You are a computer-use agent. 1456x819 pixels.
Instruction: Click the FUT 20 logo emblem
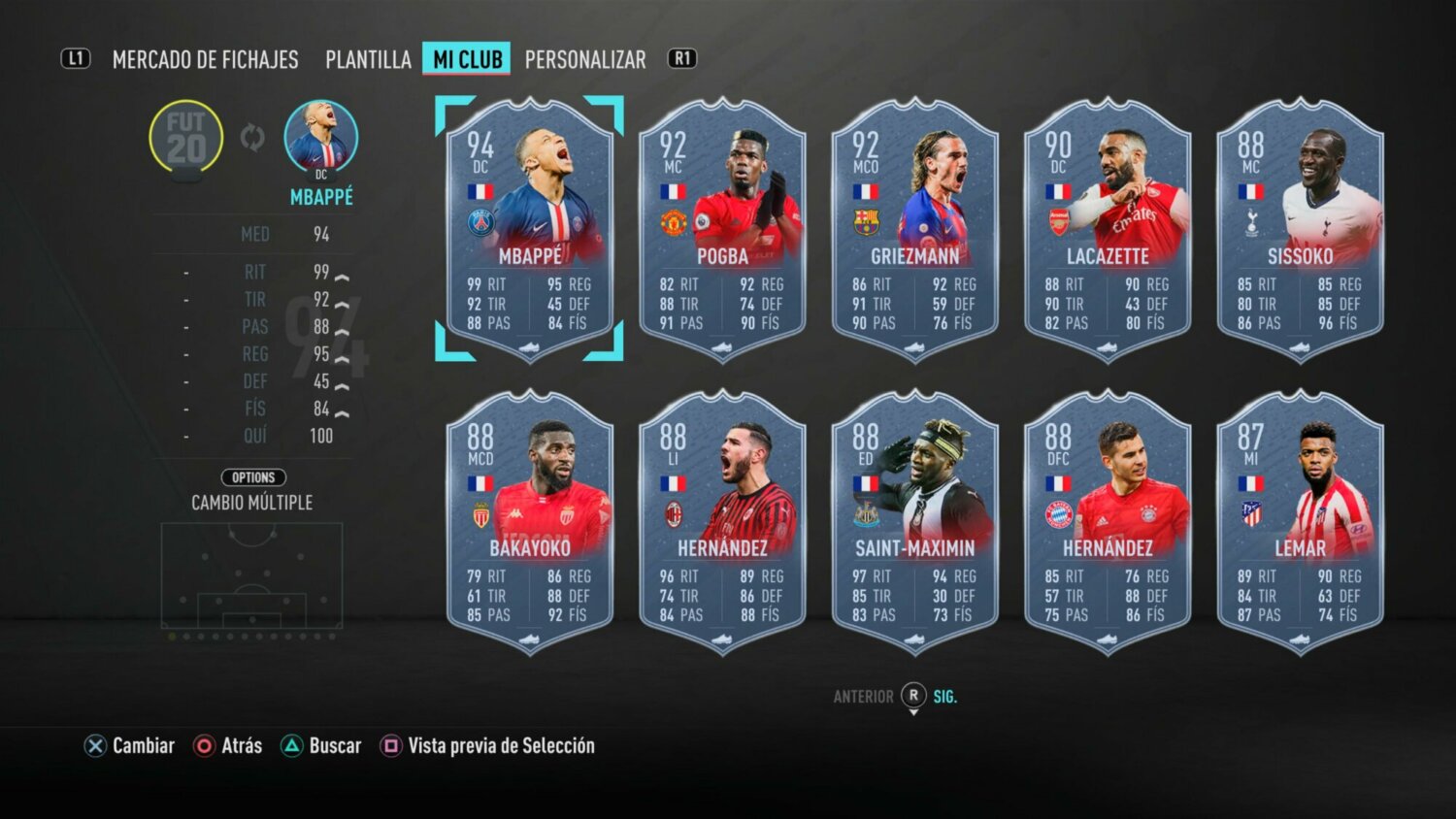(185, 136)
